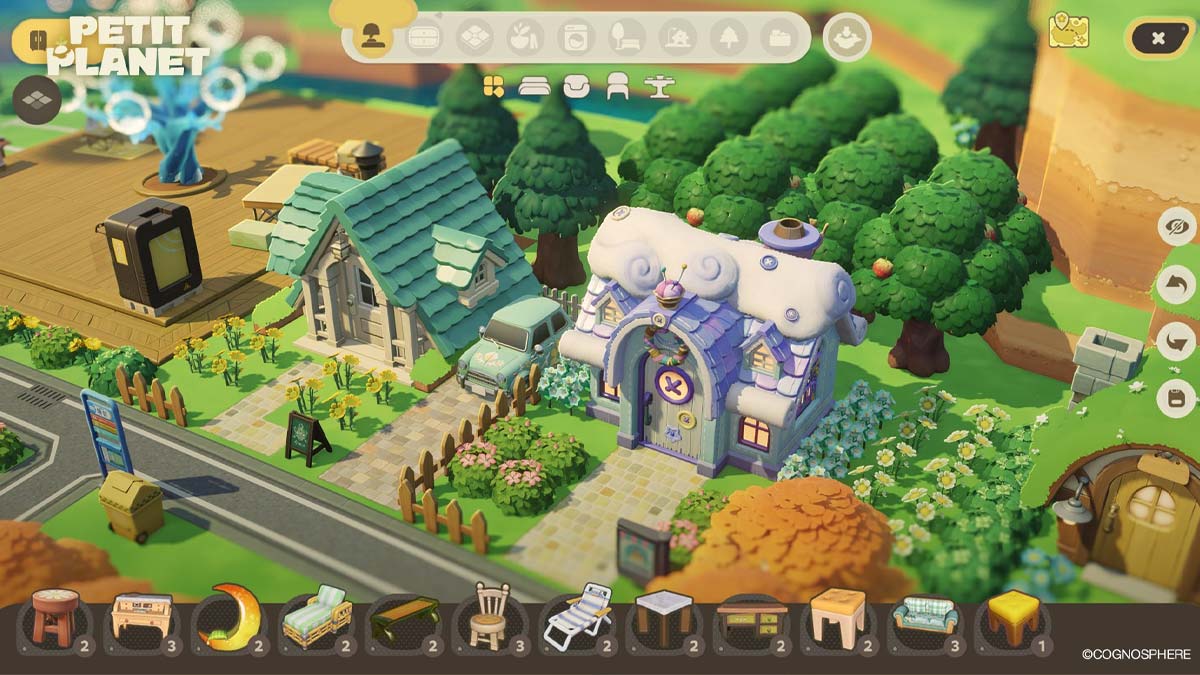Filter by chair subcategory
Viewport: 1200px width, 675px height.
pos(617,87)
